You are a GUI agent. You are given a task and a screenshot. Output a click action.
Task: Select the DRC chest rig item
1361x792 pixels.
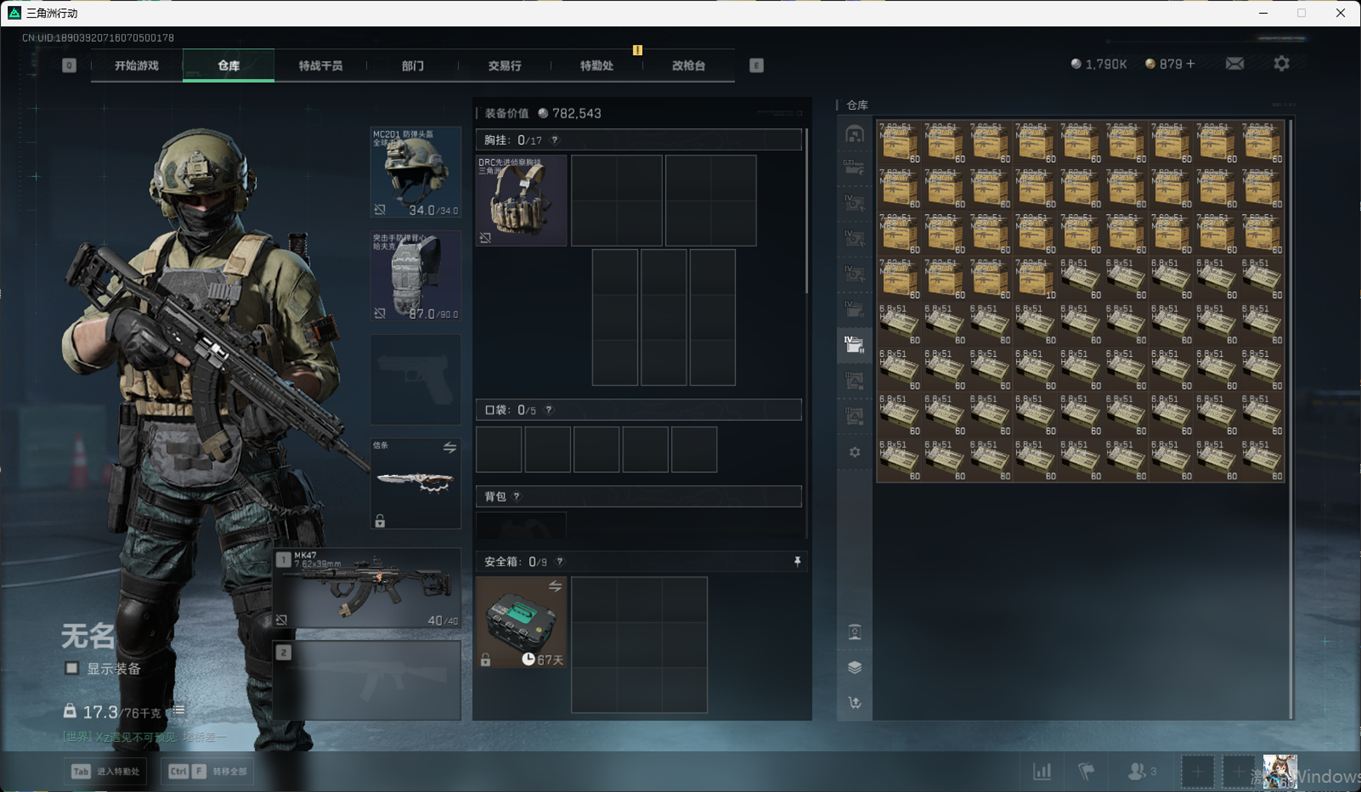521,200
